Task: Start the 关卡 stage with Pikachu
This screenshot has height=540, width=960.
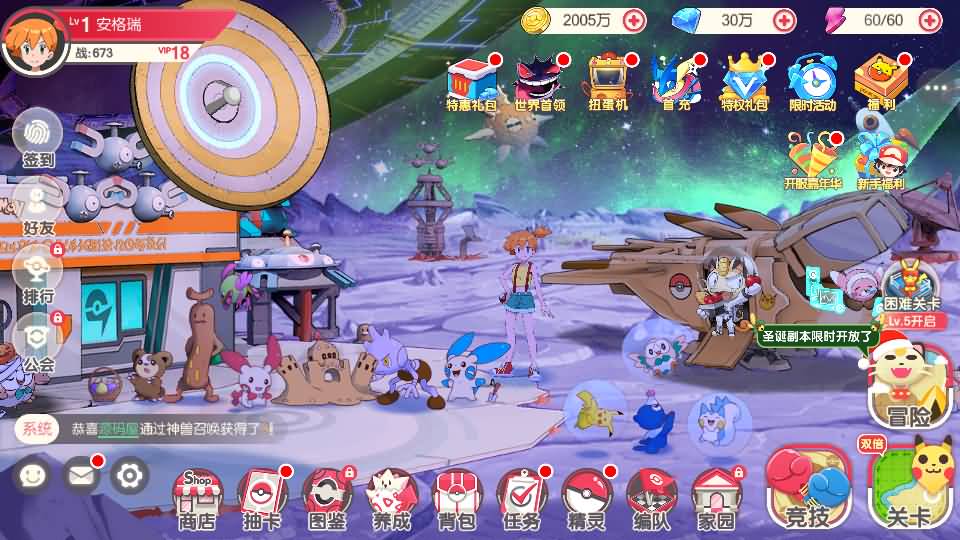Action: coord(908,485)
